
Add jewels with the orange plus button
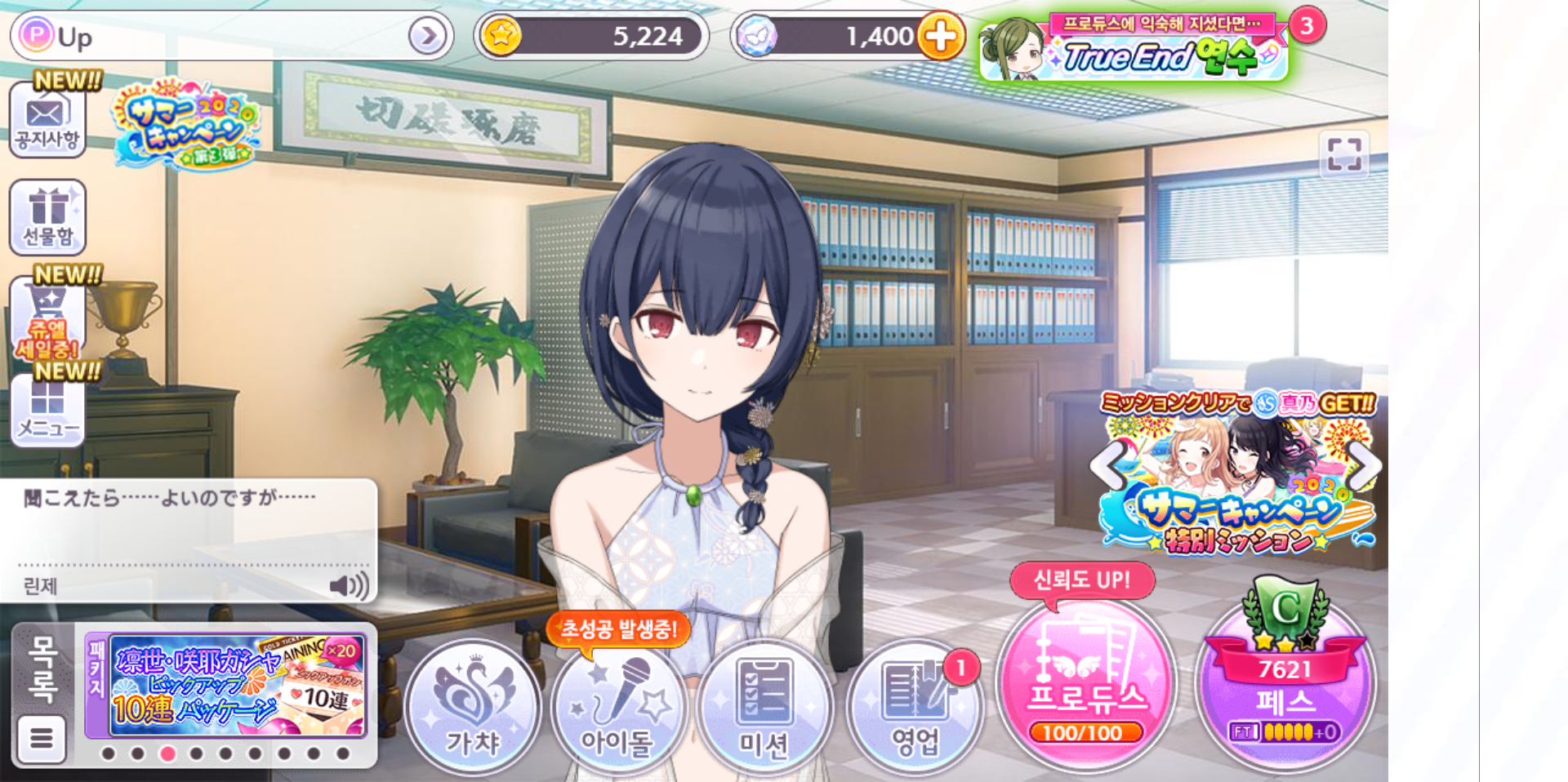tap(941, 36)
